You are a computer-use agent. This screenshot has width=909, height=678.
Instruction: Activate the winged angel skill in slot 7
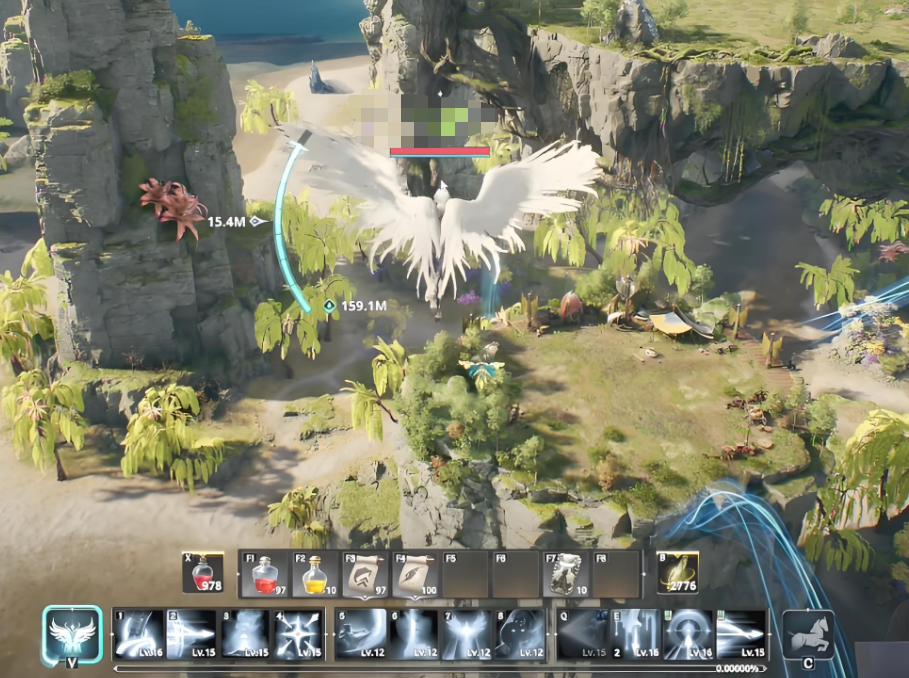tap(467, 634)
